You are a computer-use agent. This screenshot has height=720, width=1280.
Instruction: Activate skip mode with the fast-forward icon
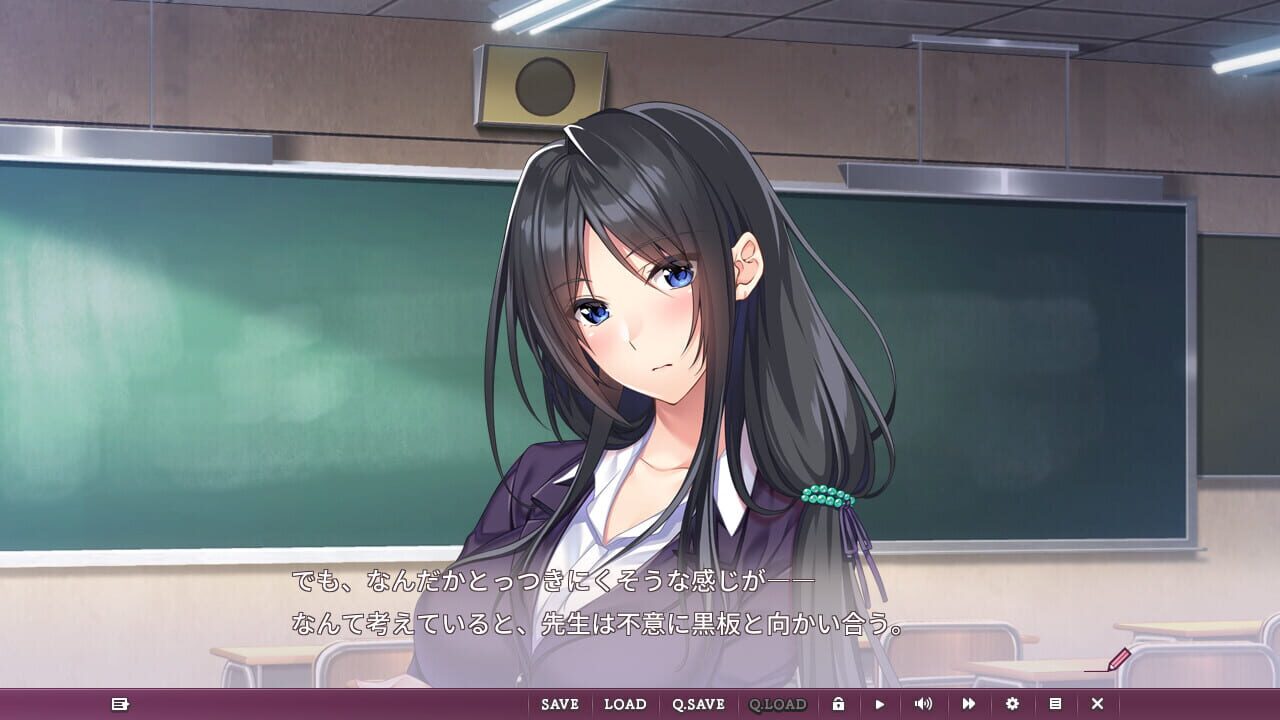[x=968, y=704]
